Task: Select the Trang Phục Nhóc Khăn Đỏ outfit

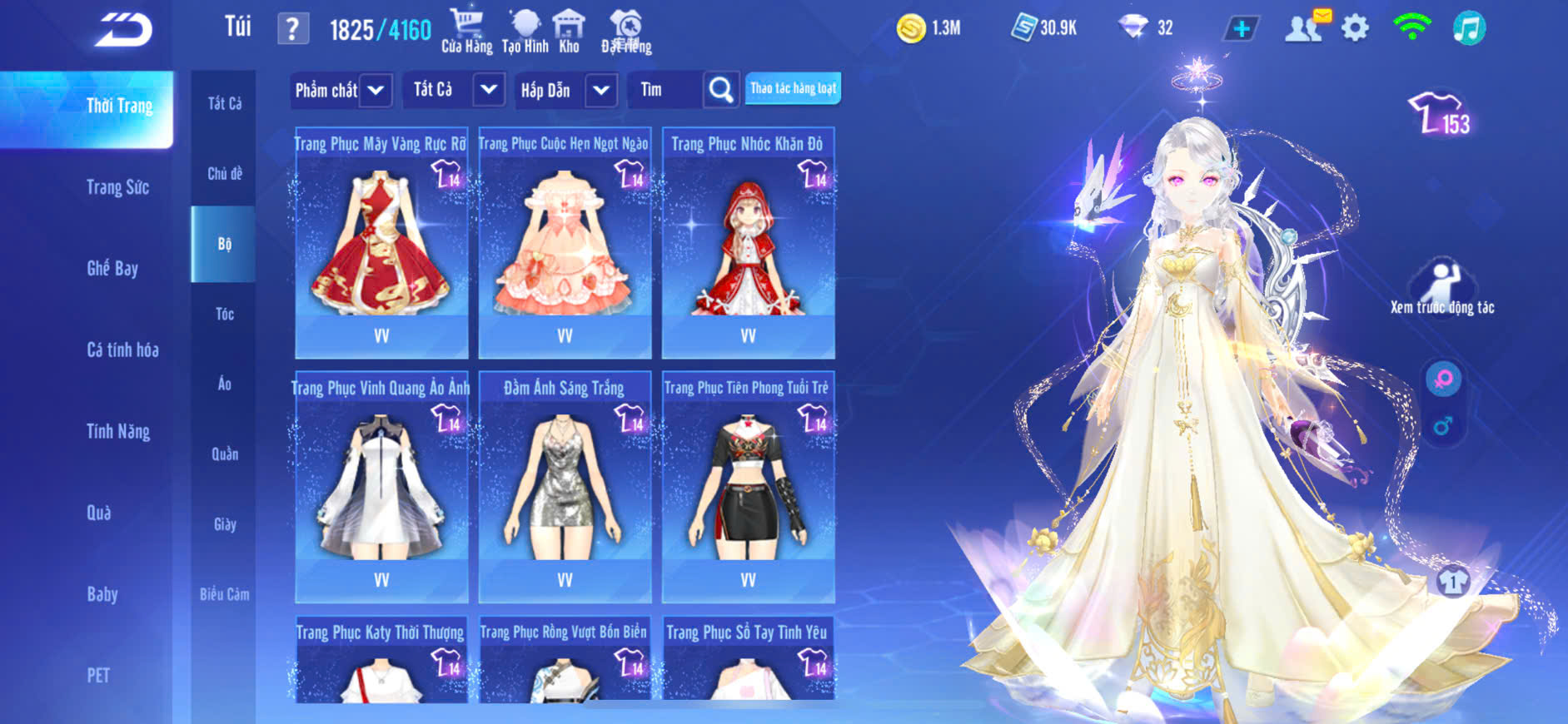Action: [x=748, y=243]
